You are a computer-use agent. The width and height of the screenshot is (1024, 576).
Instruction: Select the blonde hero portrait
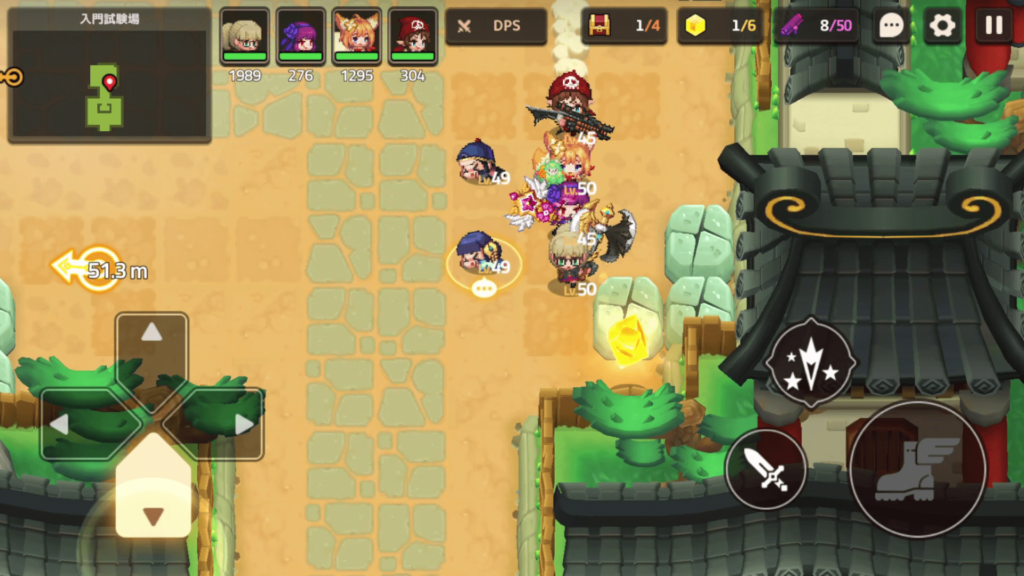click(x=244, y=37)
